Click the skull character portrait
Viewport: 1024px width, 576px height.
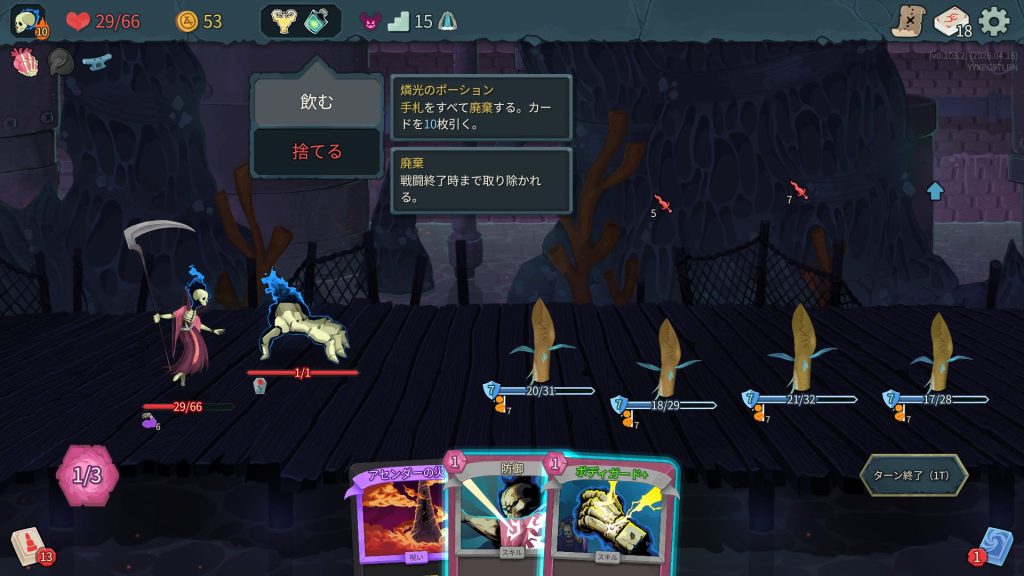pyautogui.click(x=27, y=21)
